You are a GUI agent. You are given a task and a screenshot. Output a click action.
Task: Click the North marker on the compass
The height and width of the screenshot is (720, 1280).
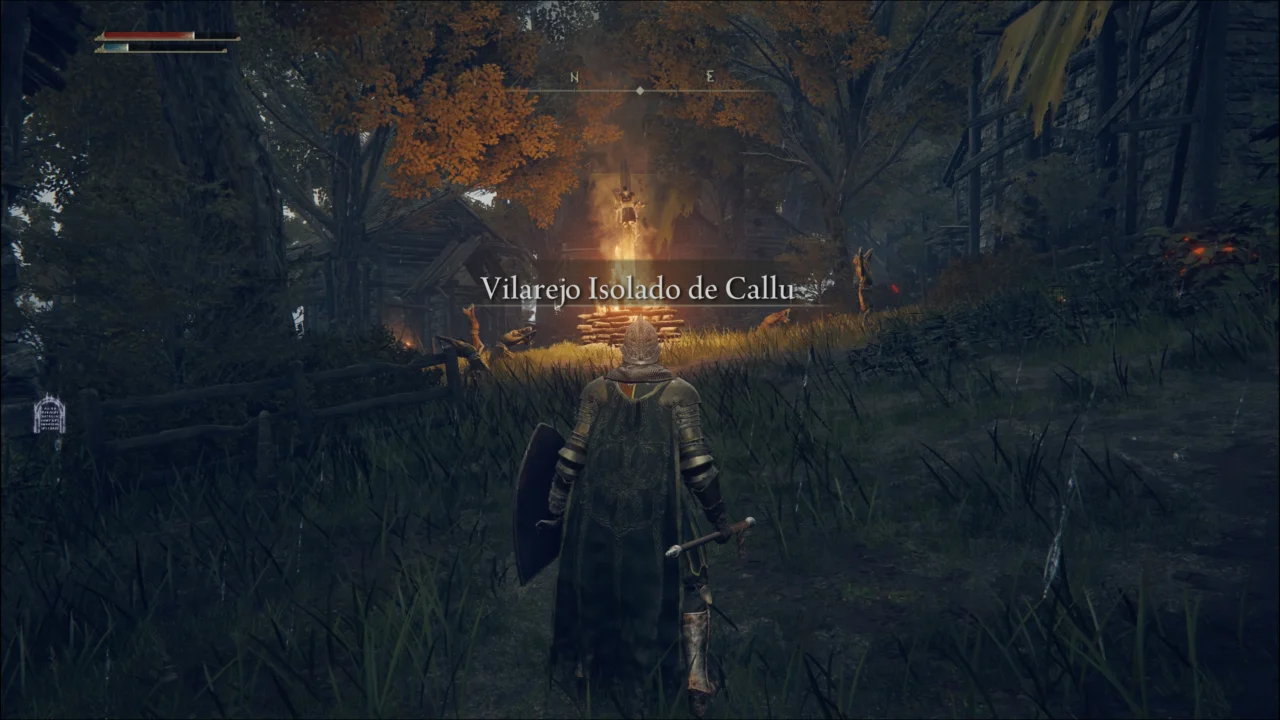click(x=573, y=78)
